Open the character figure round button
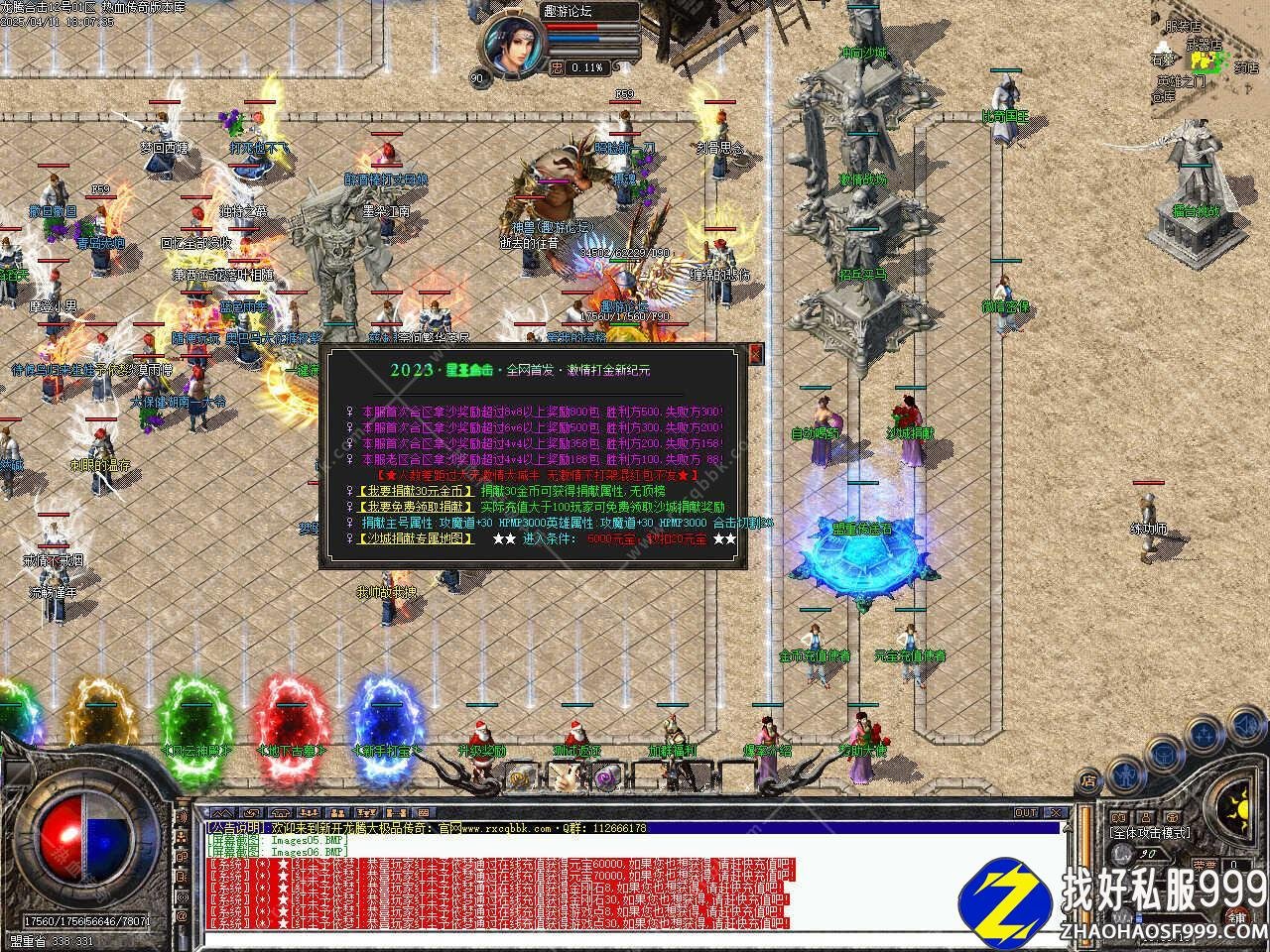The width and height of the screenshot is (1270, 952). [x=1126, y=773]
